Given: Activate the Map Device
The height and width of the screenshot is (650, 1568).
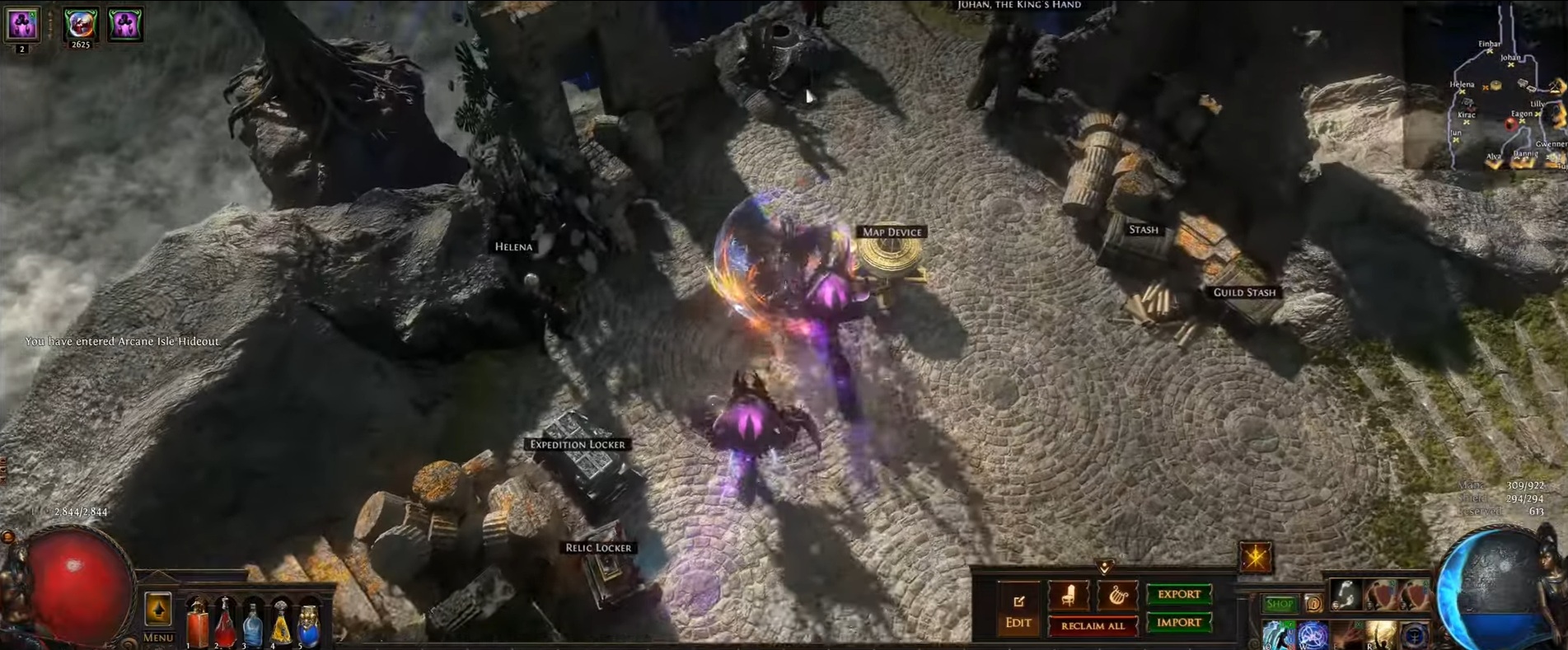Looking at the screenshot, I should [890, 232].
